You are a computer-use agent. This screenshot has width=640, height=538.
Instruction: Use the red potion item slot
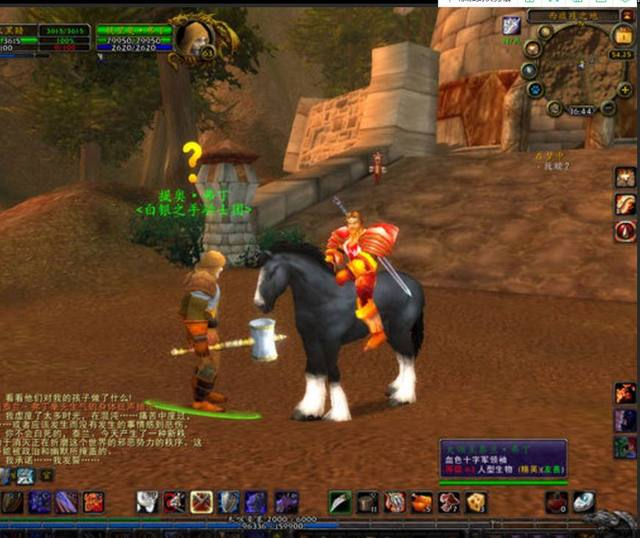(x=557, y=502)
